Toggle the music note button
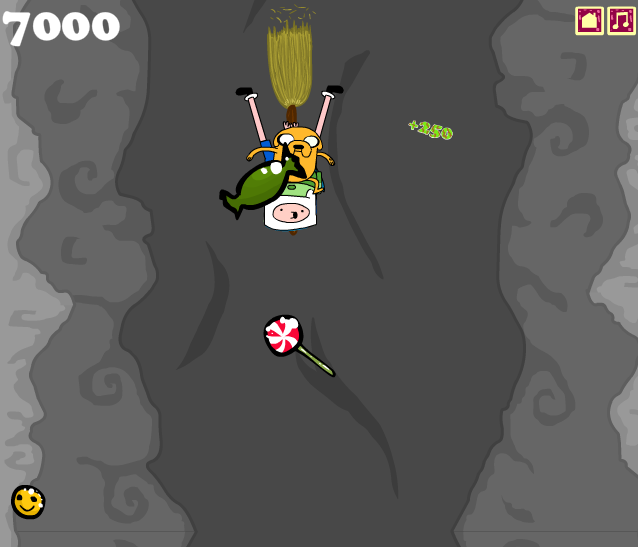The height and width of the screenshot is (547, 638). tap(621, 20)
